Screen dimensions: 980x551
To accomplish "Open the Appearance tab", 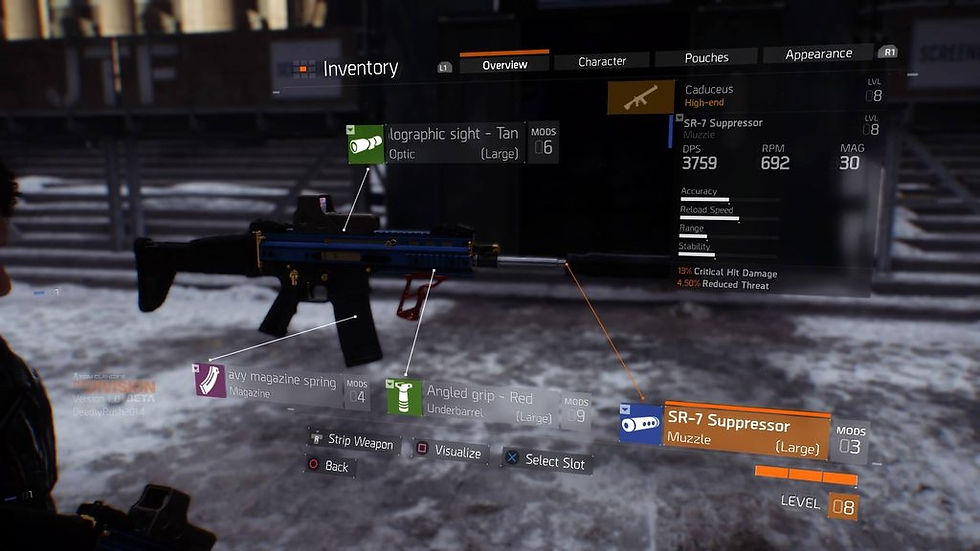I will coord(818,54).
